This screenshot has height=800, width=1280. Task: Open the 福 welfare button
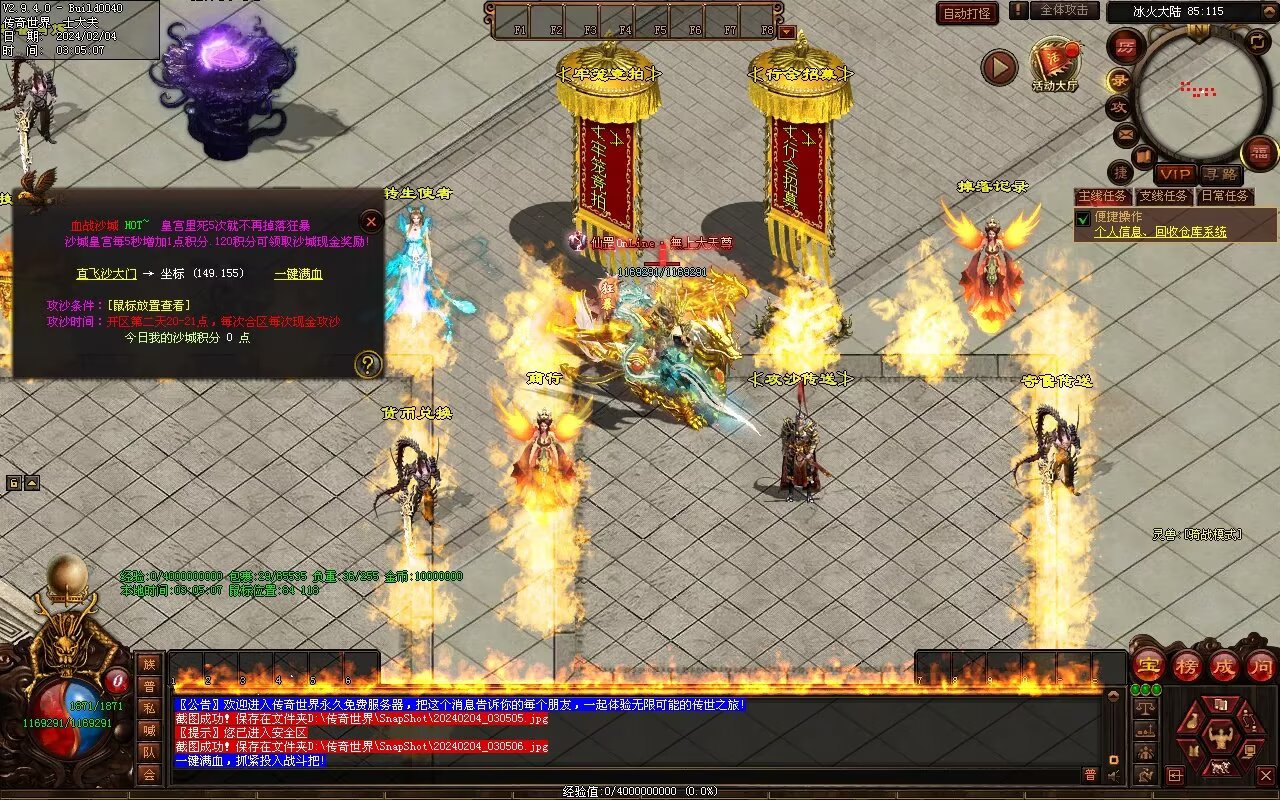coord(1259,153)
